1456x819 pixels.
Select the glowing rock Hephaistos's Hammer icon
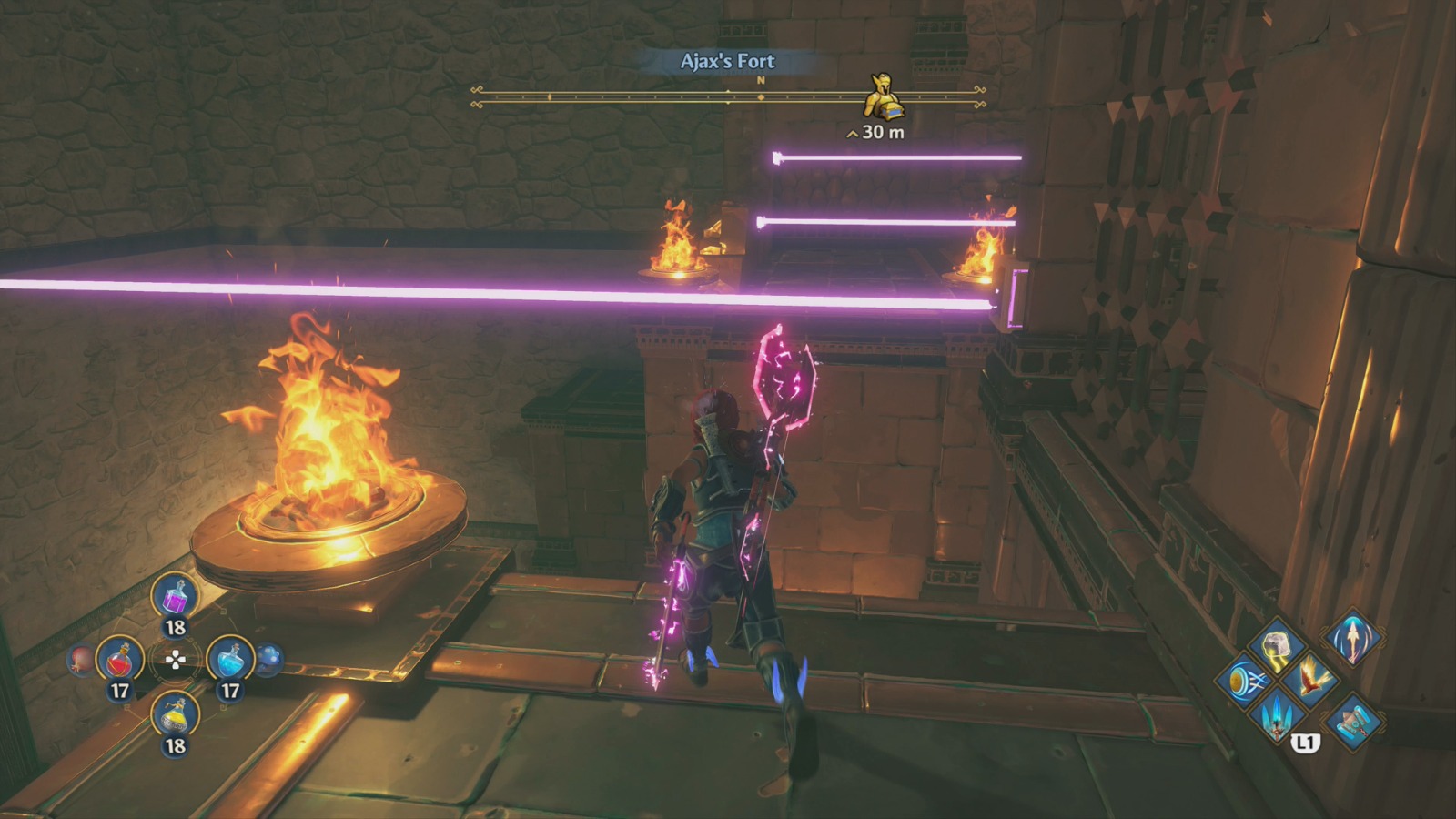tap(1276, 649)
